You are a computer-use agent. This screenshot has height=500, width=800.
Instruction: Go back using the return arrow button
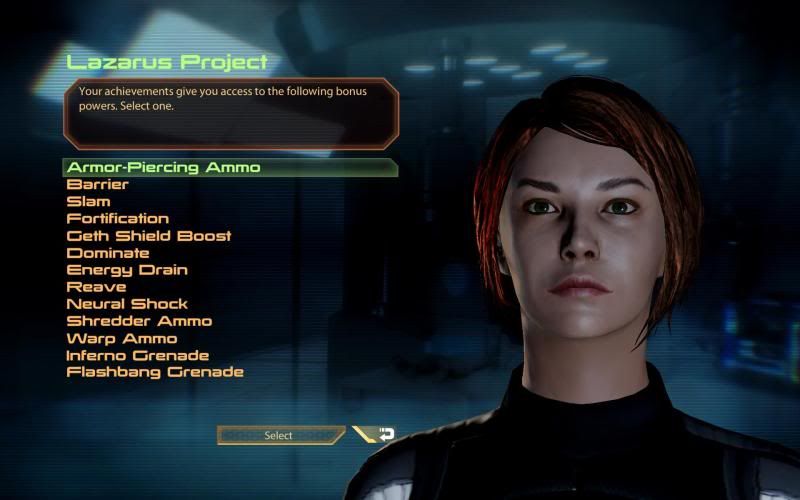[x=382, y=435]
